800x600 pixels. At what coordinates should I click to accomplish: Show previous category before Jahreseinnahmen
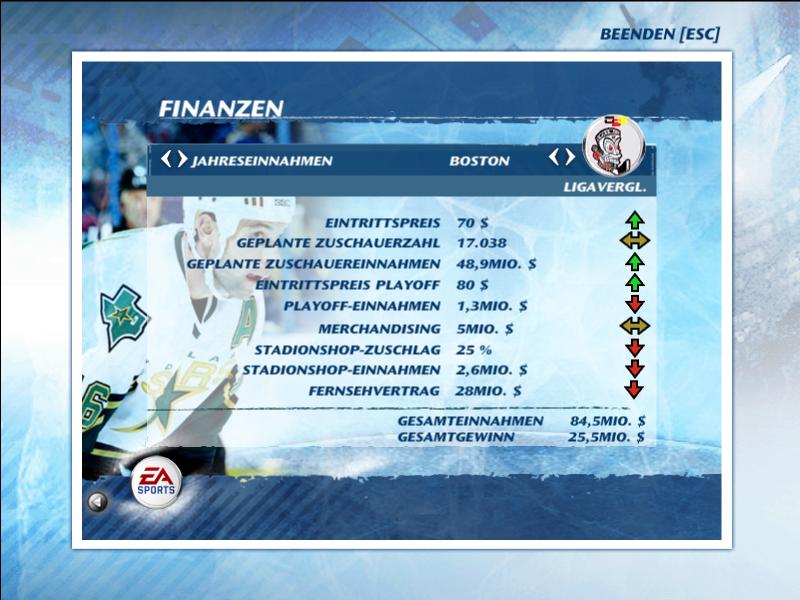click(167, 158)
